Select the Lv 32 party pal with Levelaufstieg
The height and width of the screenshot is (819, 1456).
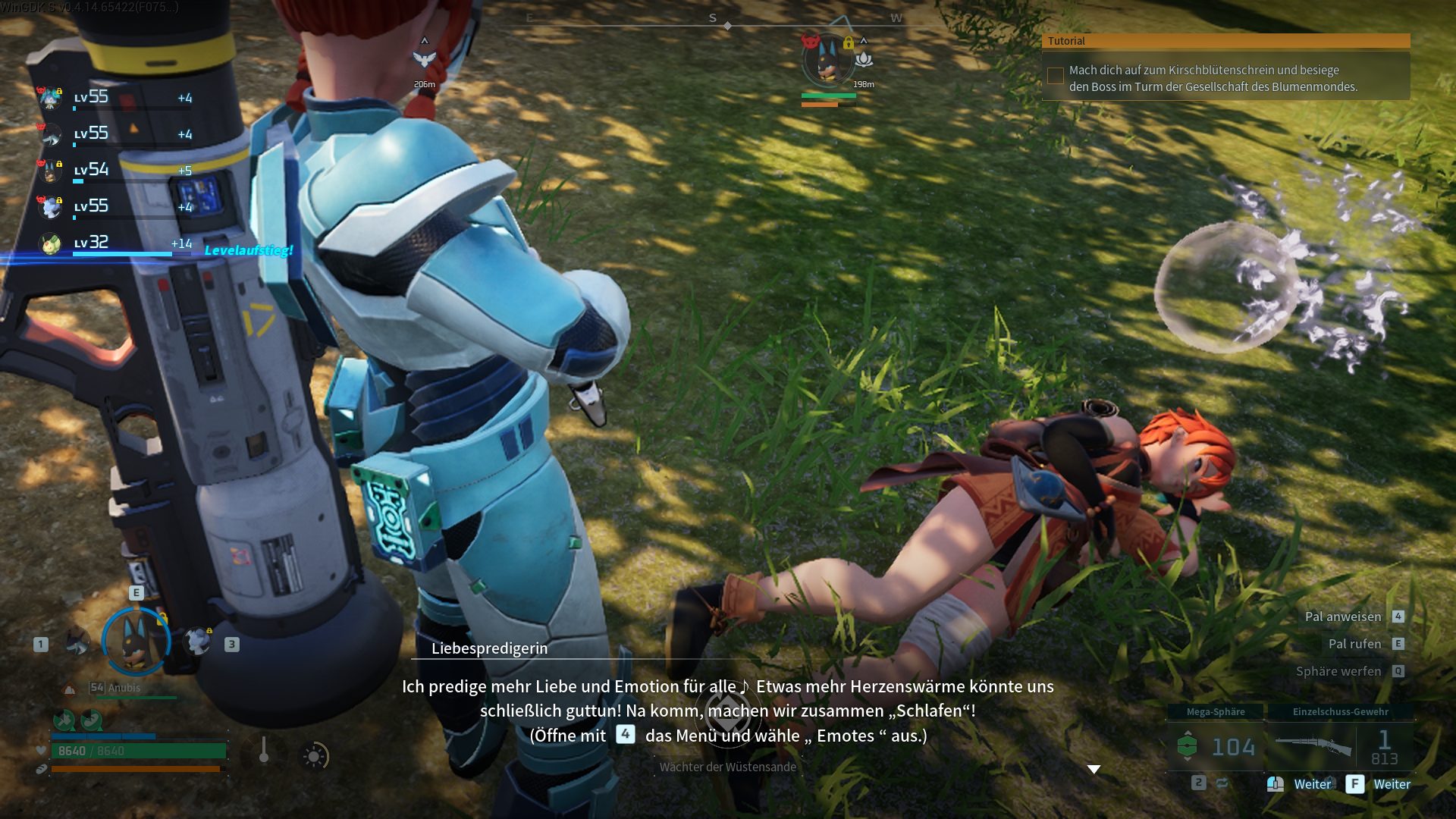tap(114, 243)
